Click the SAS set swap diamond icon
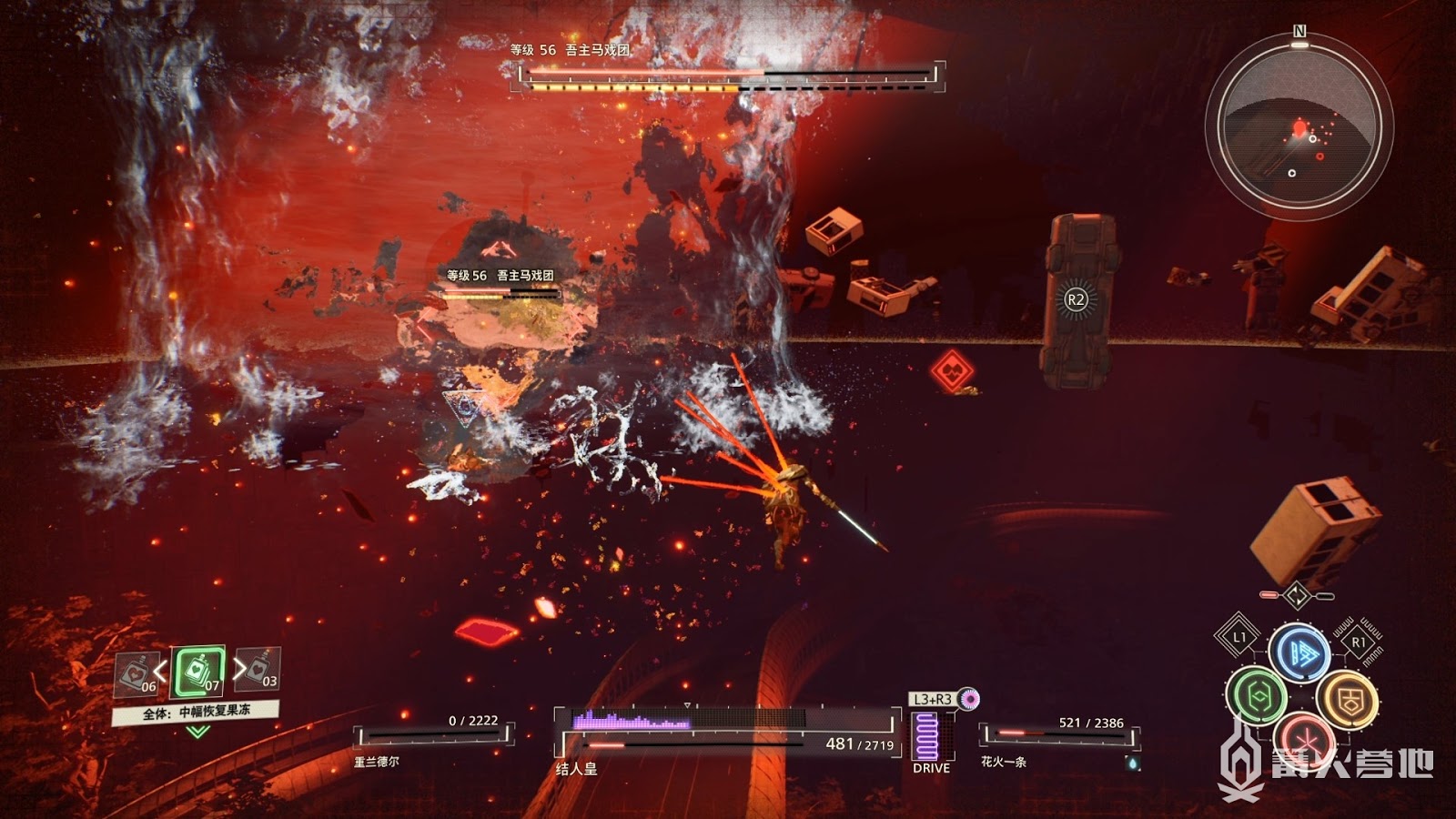Image resolution: width=1456 pixels, height=819 pixels. click(1296, 596)
